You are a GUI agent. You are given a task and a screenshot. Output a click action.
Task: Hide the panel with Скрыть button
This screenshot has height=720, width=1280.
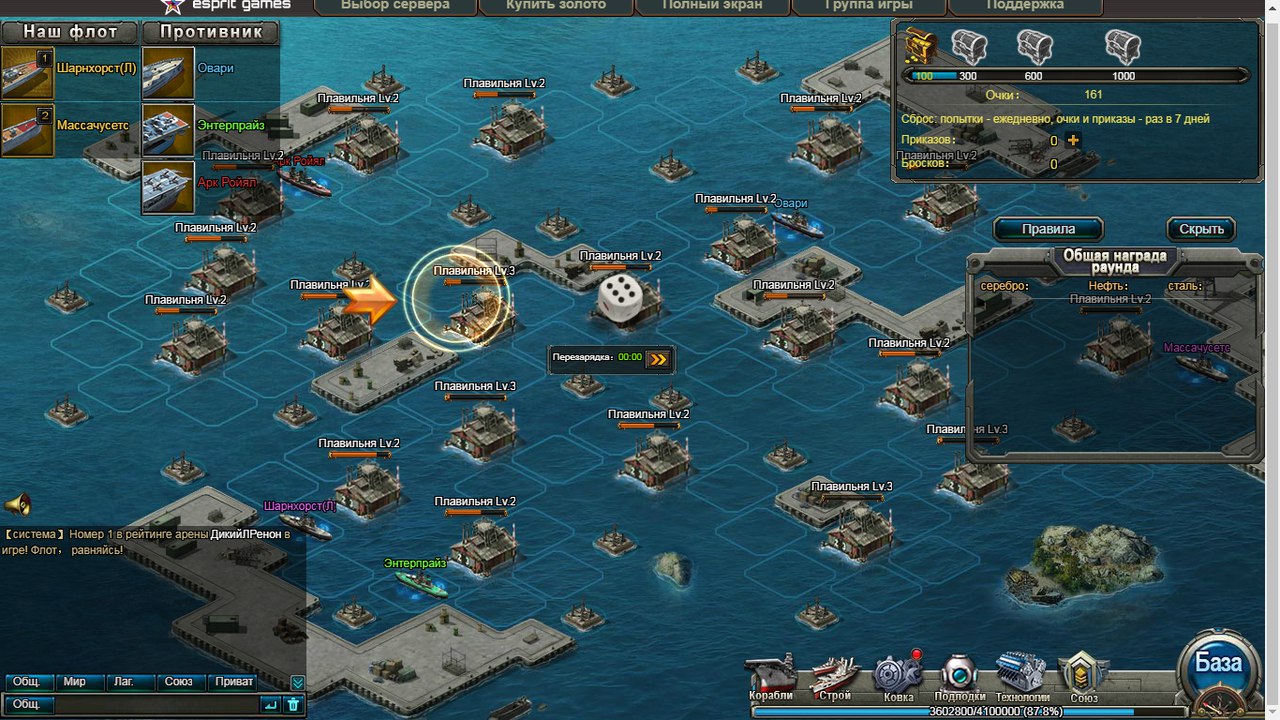pos(1201,229)
